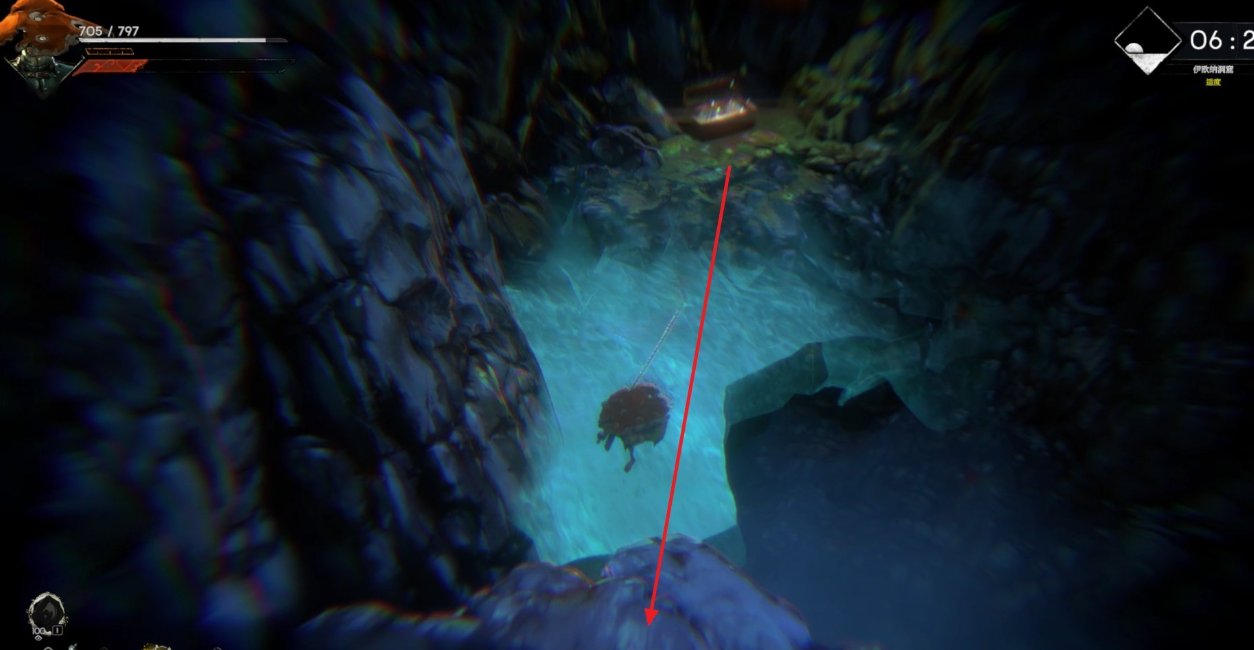Select the diamond moon day-night icon

pyautogui.click(x=1147, y=41)
